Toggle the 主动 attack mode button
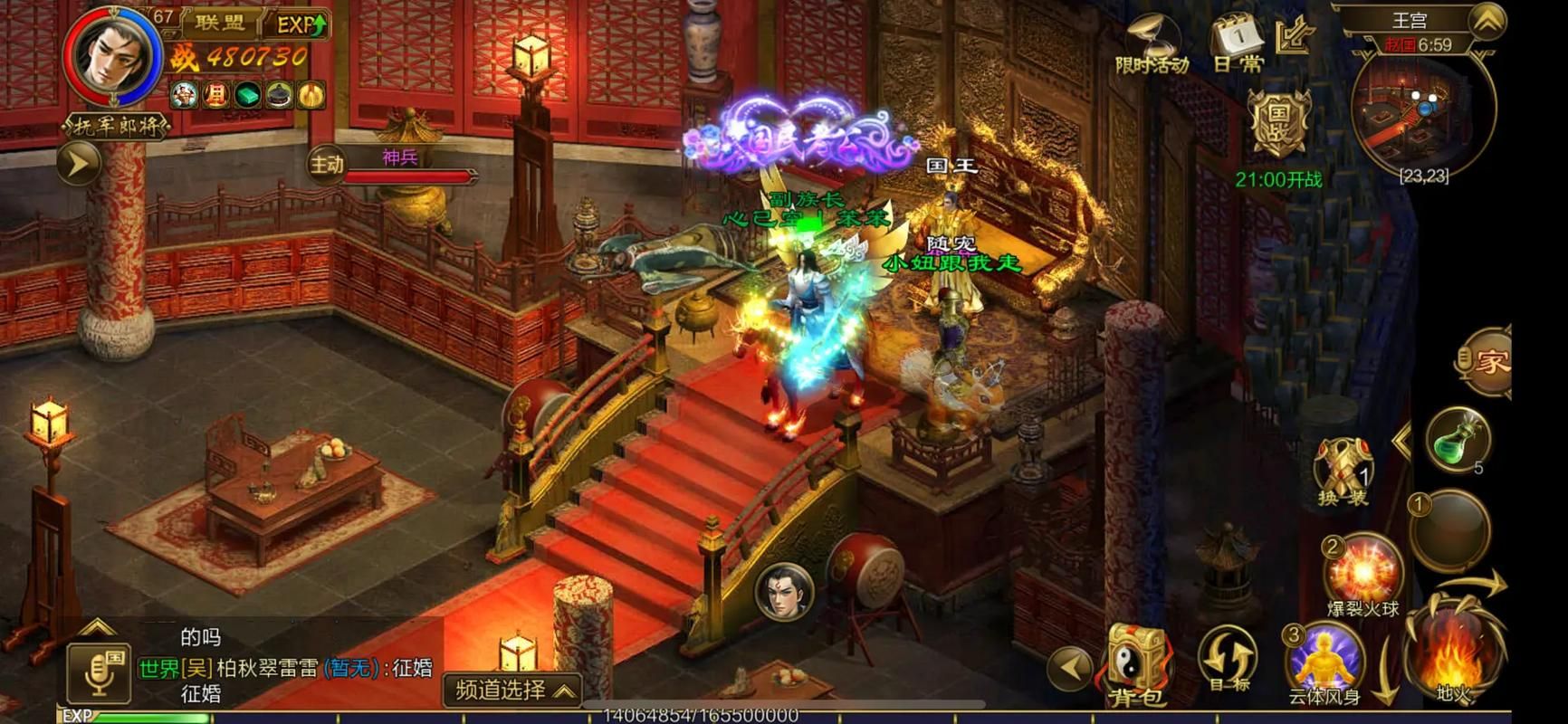This screenshot has height=724, width=1568. [327, 165]
